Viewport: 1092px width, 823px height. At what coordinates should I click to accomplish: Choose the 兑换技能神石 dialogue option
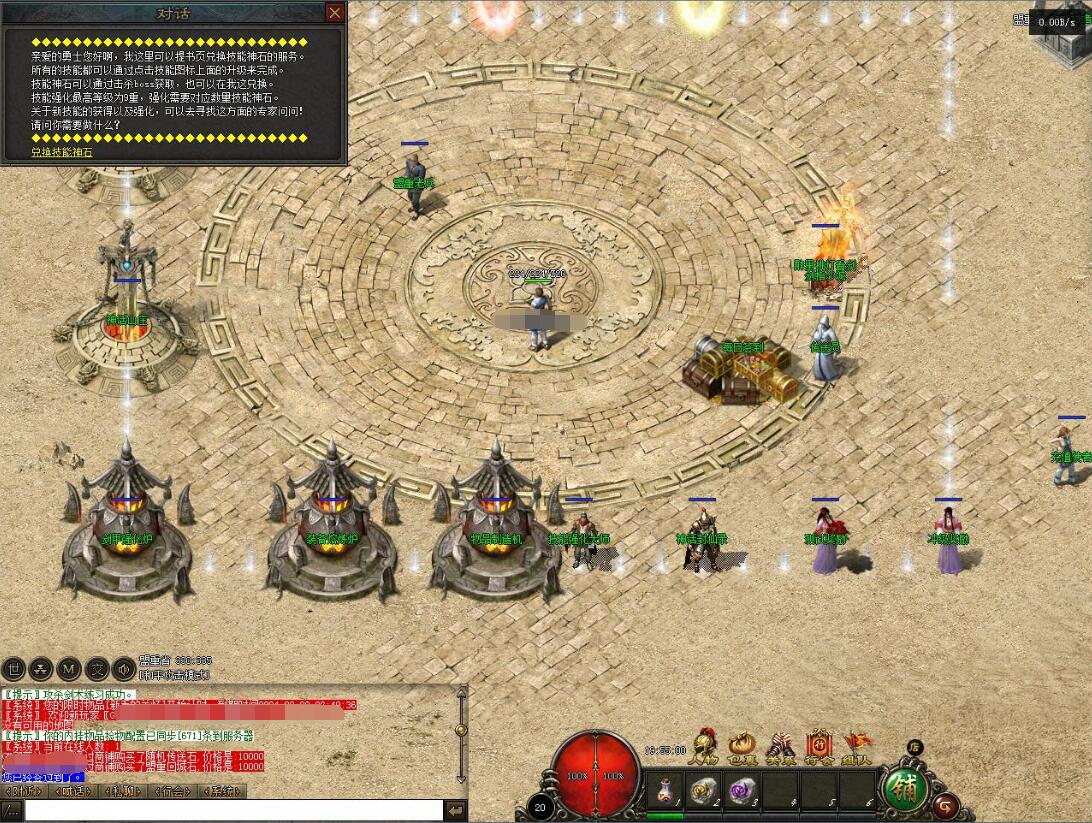tap(62, 152)
